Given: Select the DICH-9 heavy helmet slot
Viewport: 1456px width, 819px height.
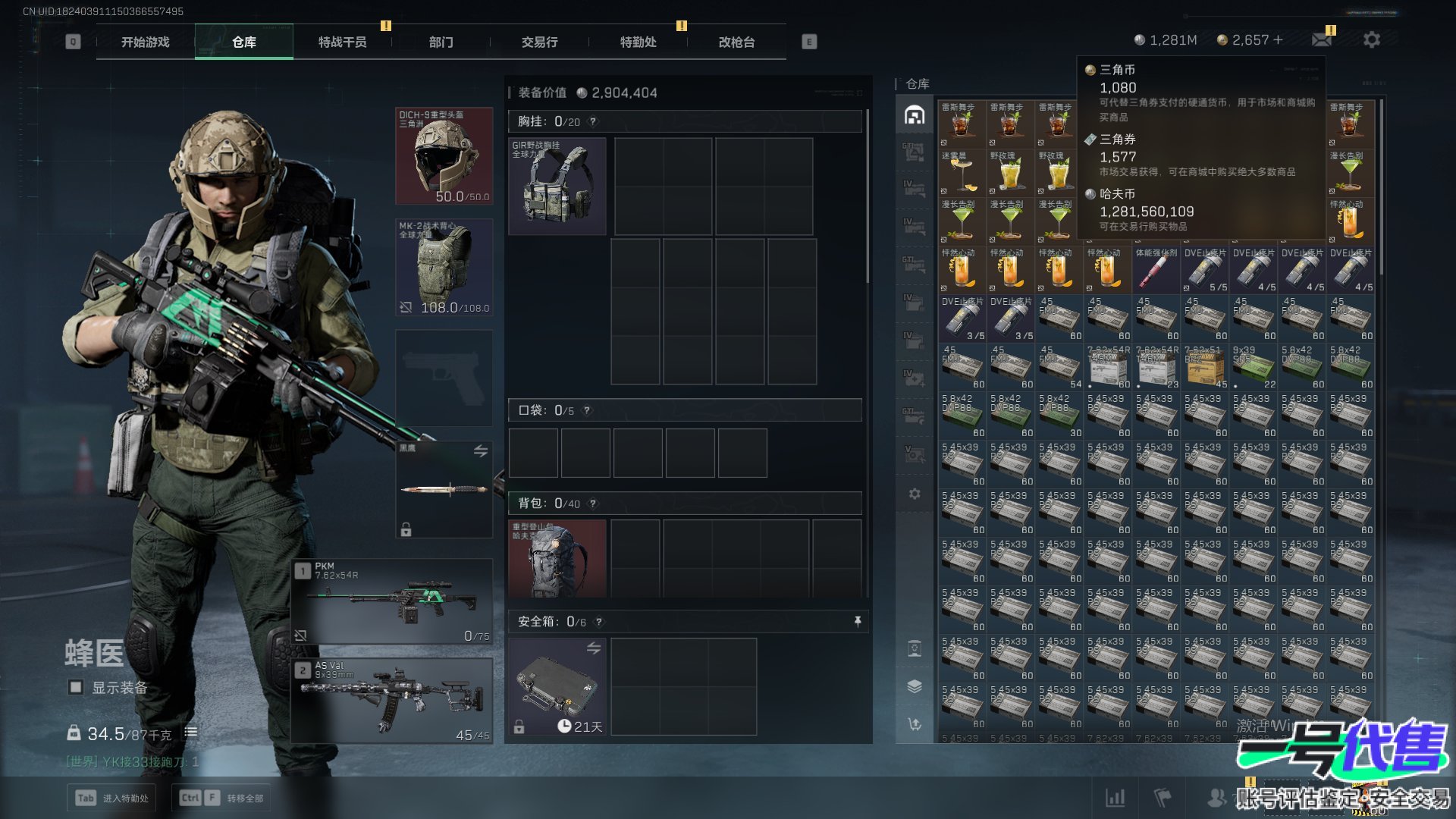Looking at the screenshot, I should click(444, 156).
